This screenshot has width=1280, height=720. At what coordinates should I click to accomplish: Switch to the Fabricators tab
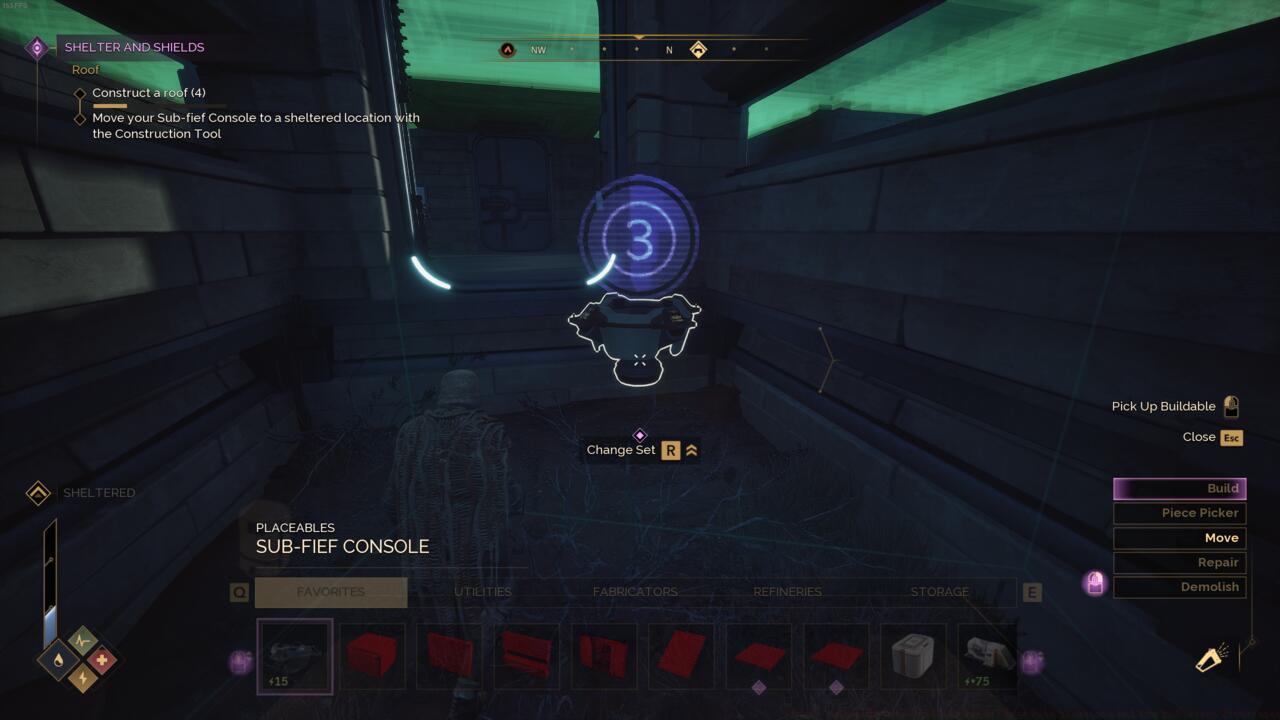pyautogui.click(x=633, y=592)
